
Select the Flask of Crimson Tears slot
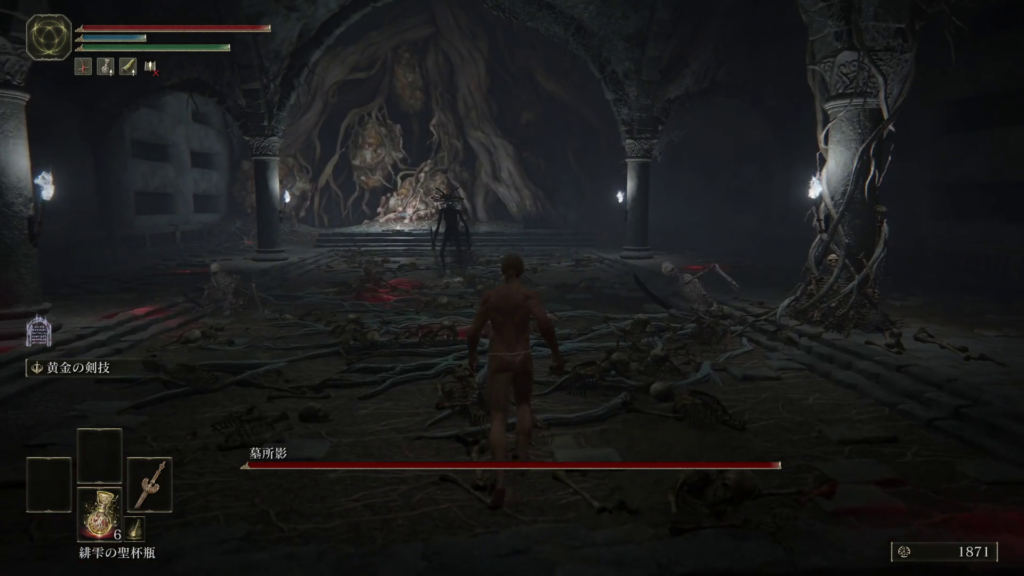click(99, 514)
